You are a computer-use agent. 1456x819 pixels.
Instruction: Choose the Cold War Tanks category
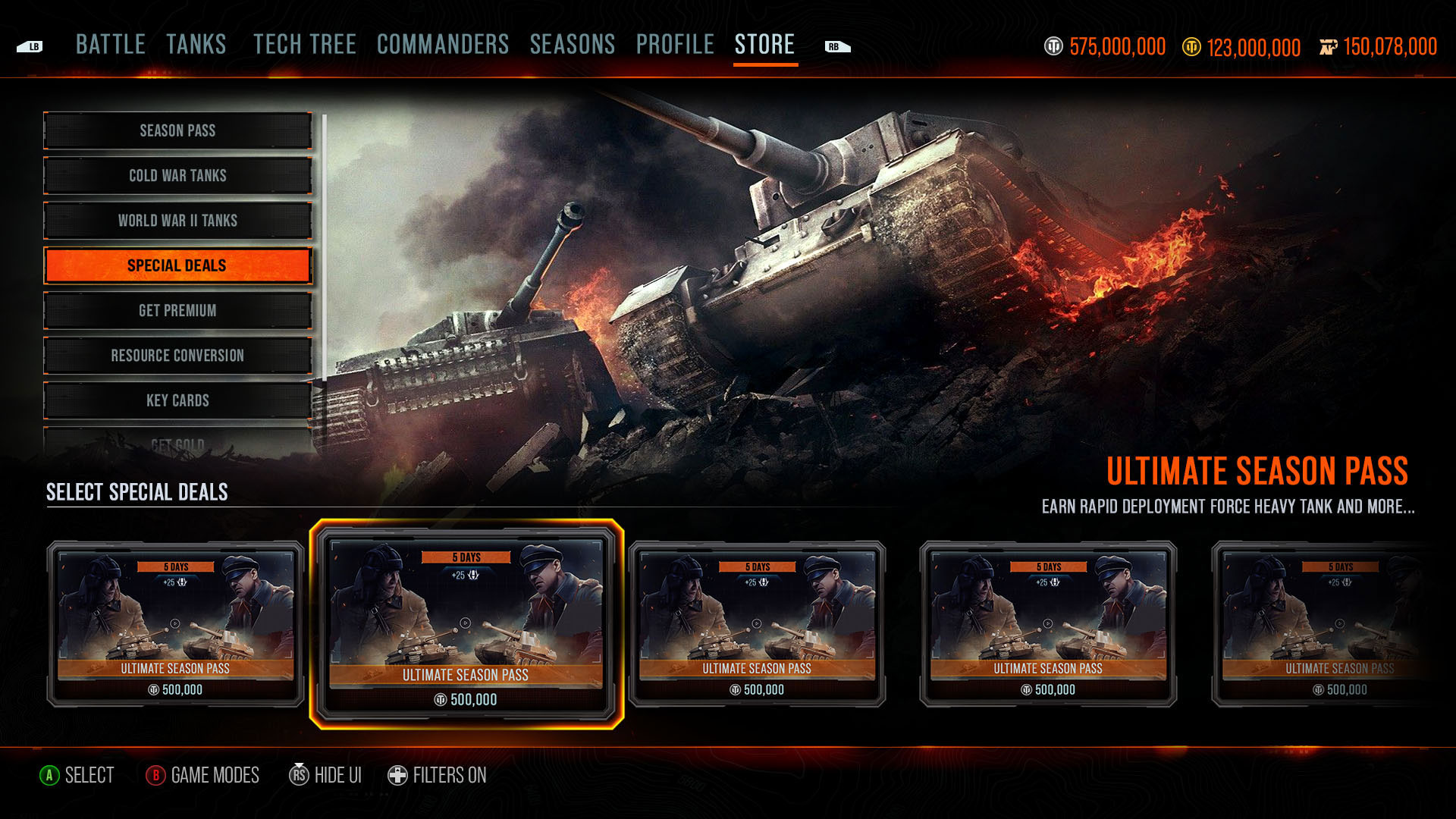177,176
